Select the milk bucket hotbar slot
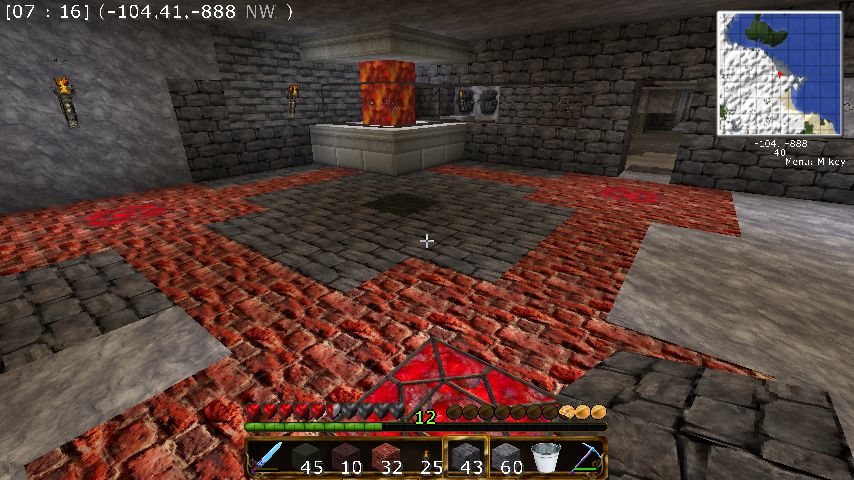This screenshot has height=480, width=854. click(x=545, y=457)
